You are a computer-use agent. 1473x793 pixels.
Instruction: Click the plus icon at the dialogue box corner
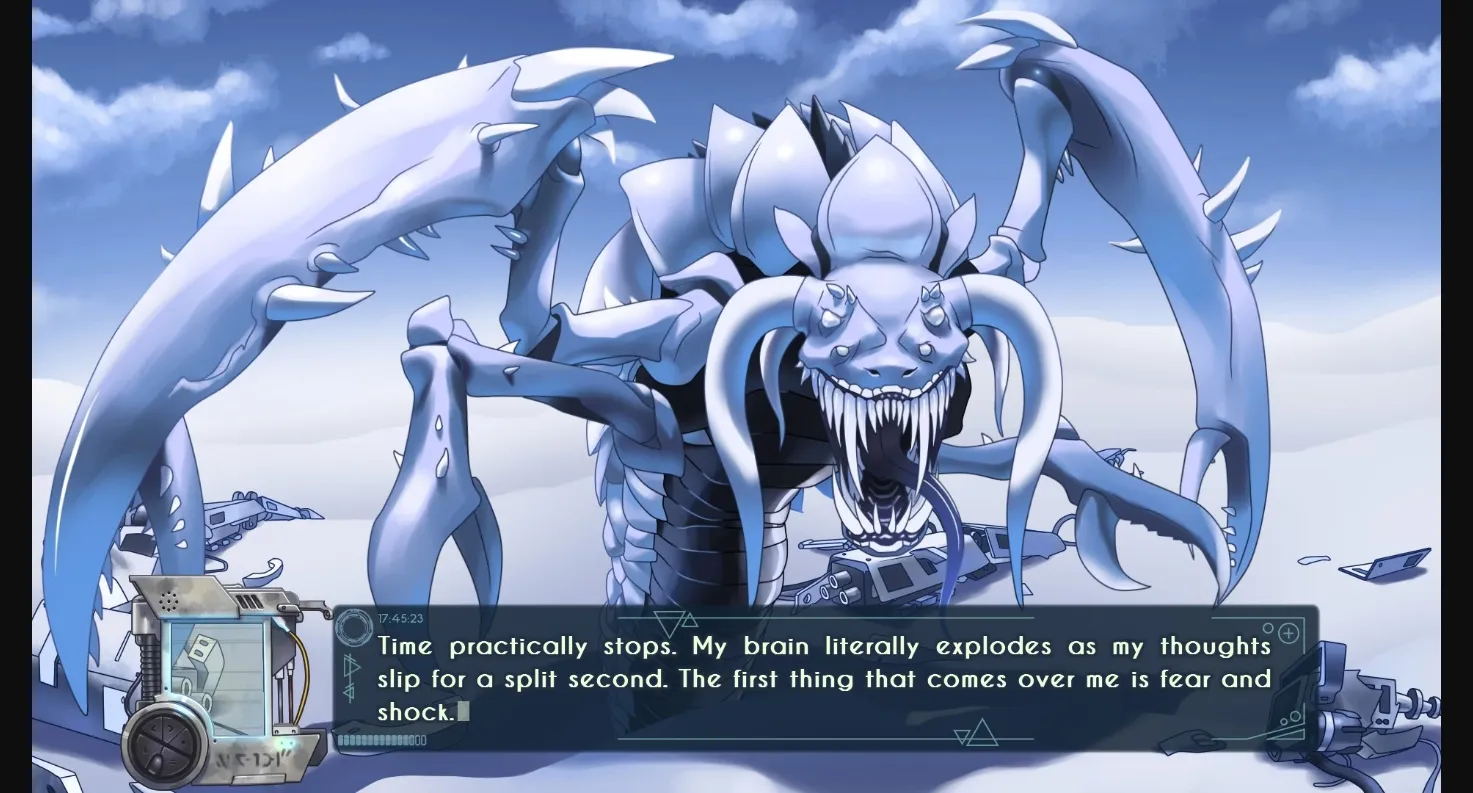[1288, 632]
